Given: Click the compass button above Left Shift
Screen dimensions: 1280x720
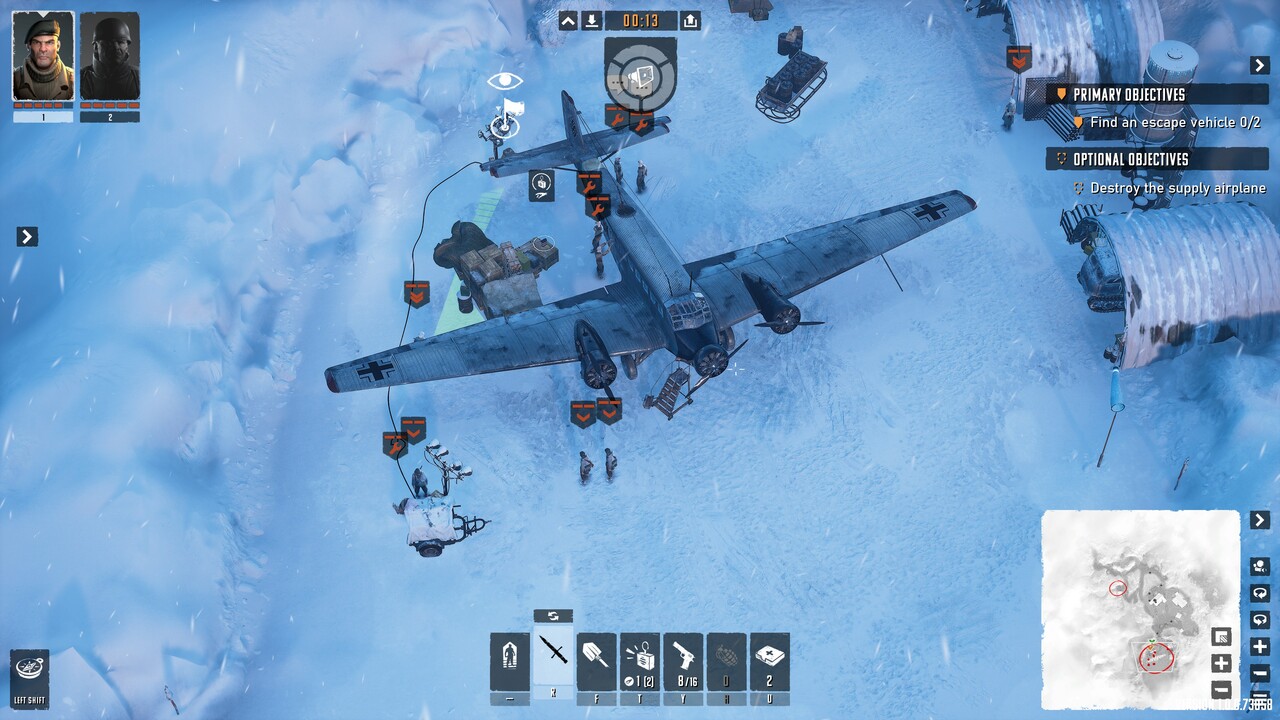Looking at the screenshot, I should [x=29, y=668].
